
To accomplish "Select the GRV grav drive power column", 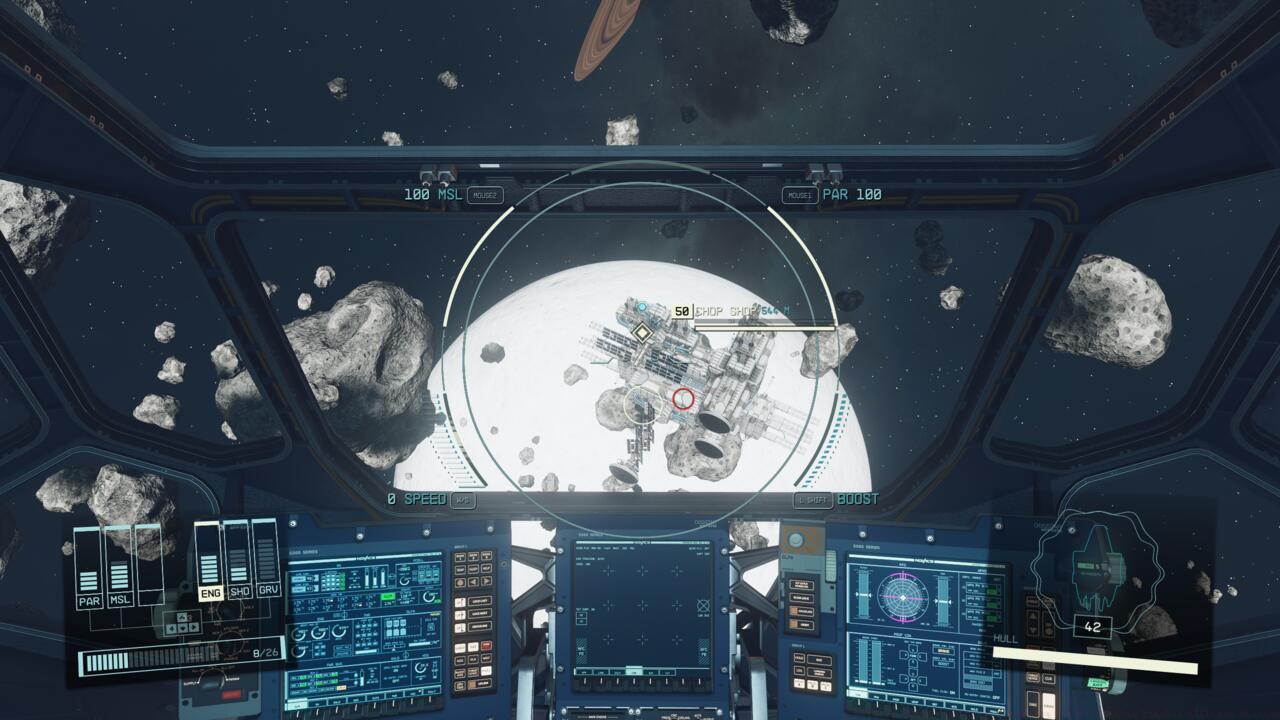I will point(266,560).
